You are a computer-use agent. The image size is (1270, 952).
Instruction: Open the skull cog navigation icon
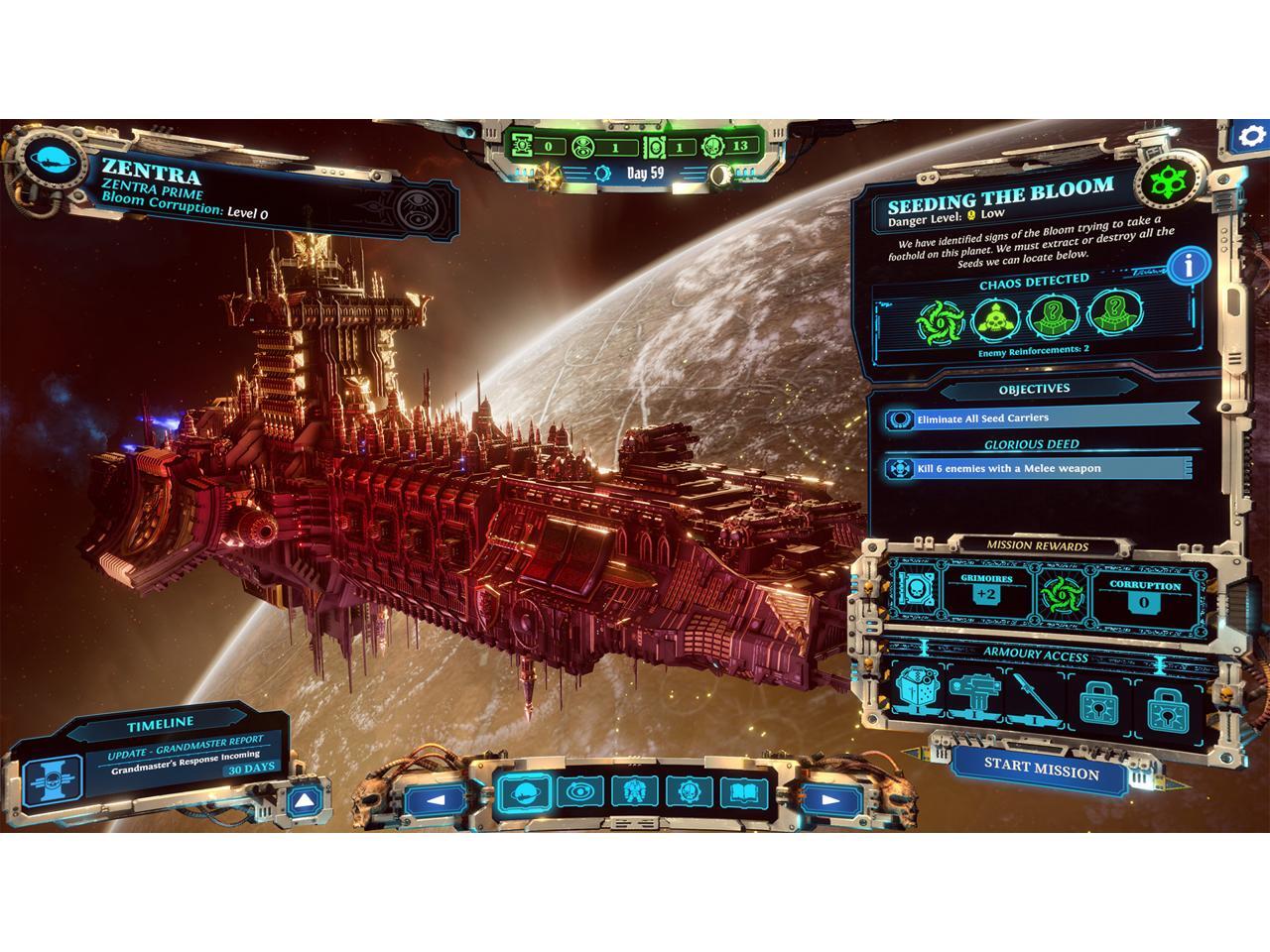point(685,793)
